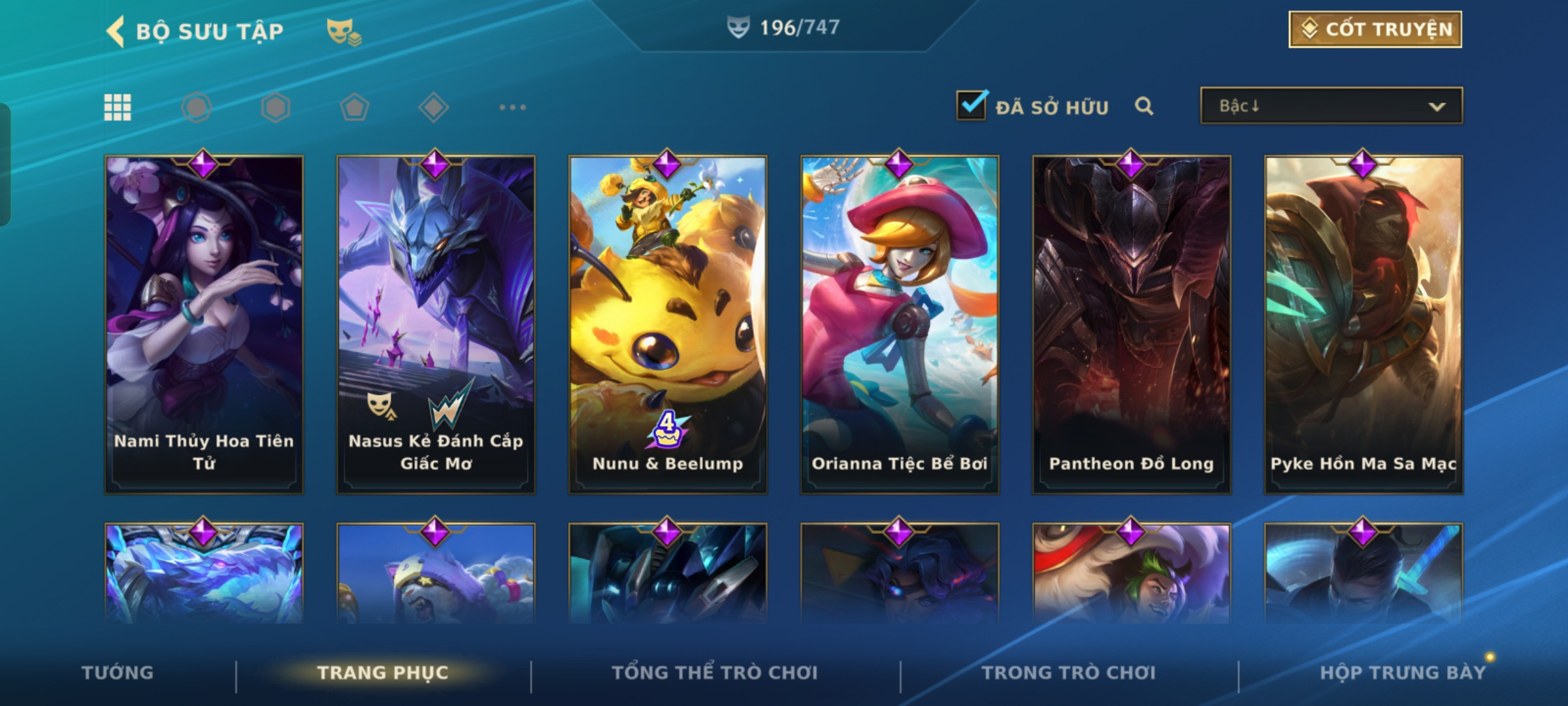1568x706 pixels.
Task: Switch to the Tướng tab
Action: click(118, 673)
